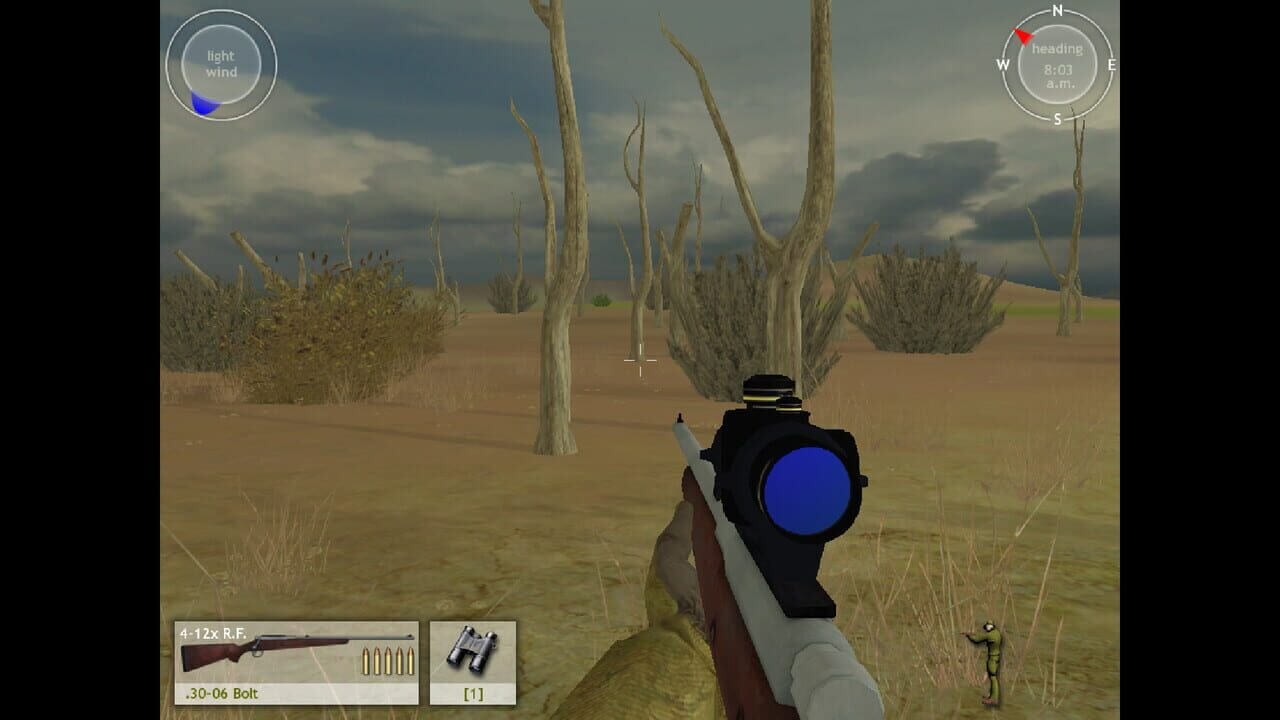
Task: Select the .30-06 Bolt rifle slot
Action: [x=296, y=662]
